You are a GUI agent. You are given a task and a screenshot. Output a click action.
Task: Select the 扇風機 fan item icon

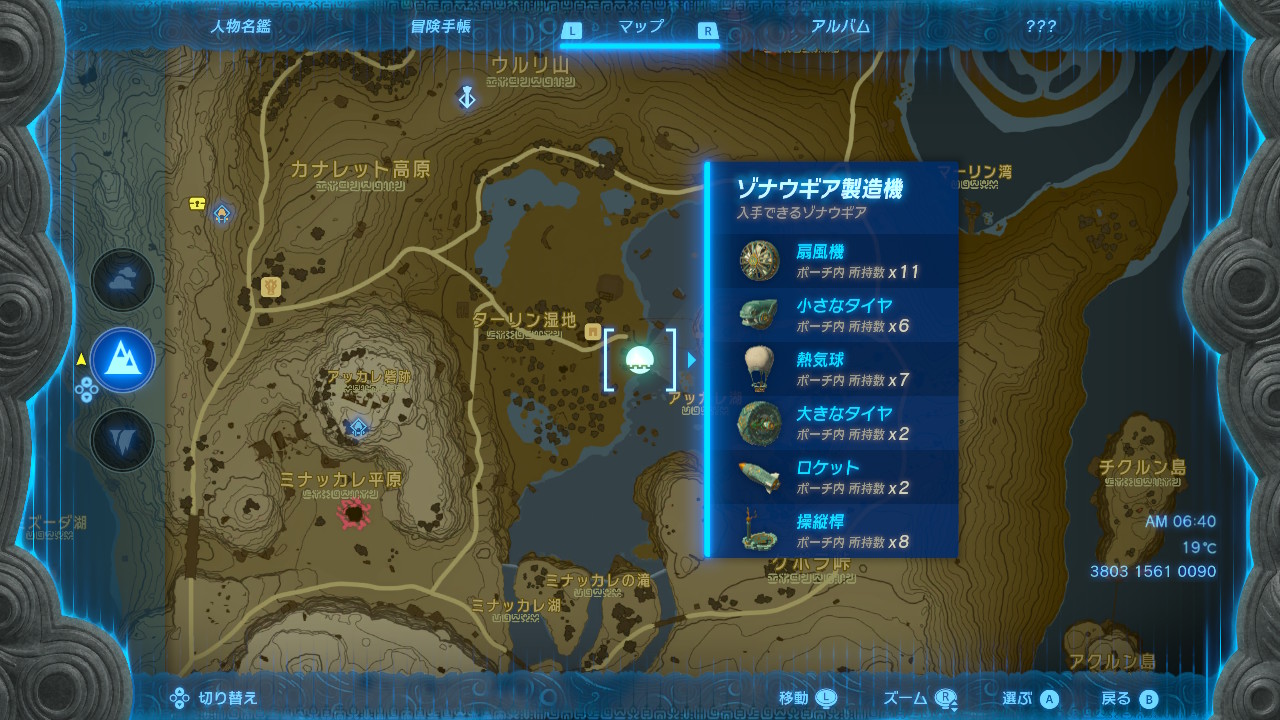tap(760, 261)
